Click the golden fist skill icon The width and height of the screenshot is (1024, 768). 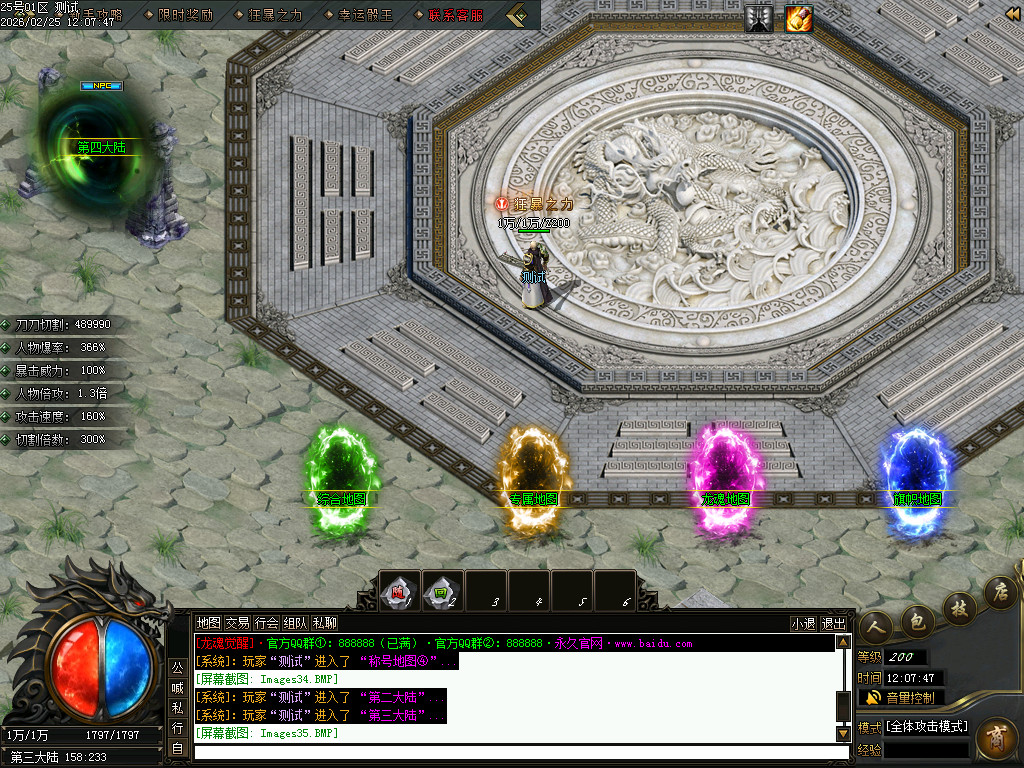tap(798, 18)
